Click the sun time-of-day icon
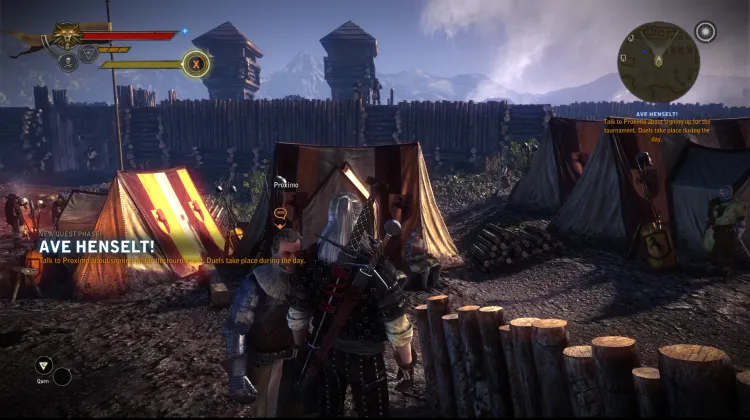The height and width of the screenshot is (420, 750). [x=706, y=32]
